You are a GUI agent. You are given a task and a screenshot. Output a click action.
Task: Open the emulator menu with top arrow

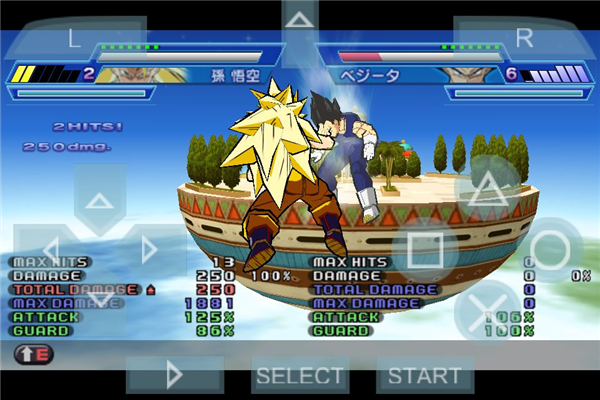(299, 20)
